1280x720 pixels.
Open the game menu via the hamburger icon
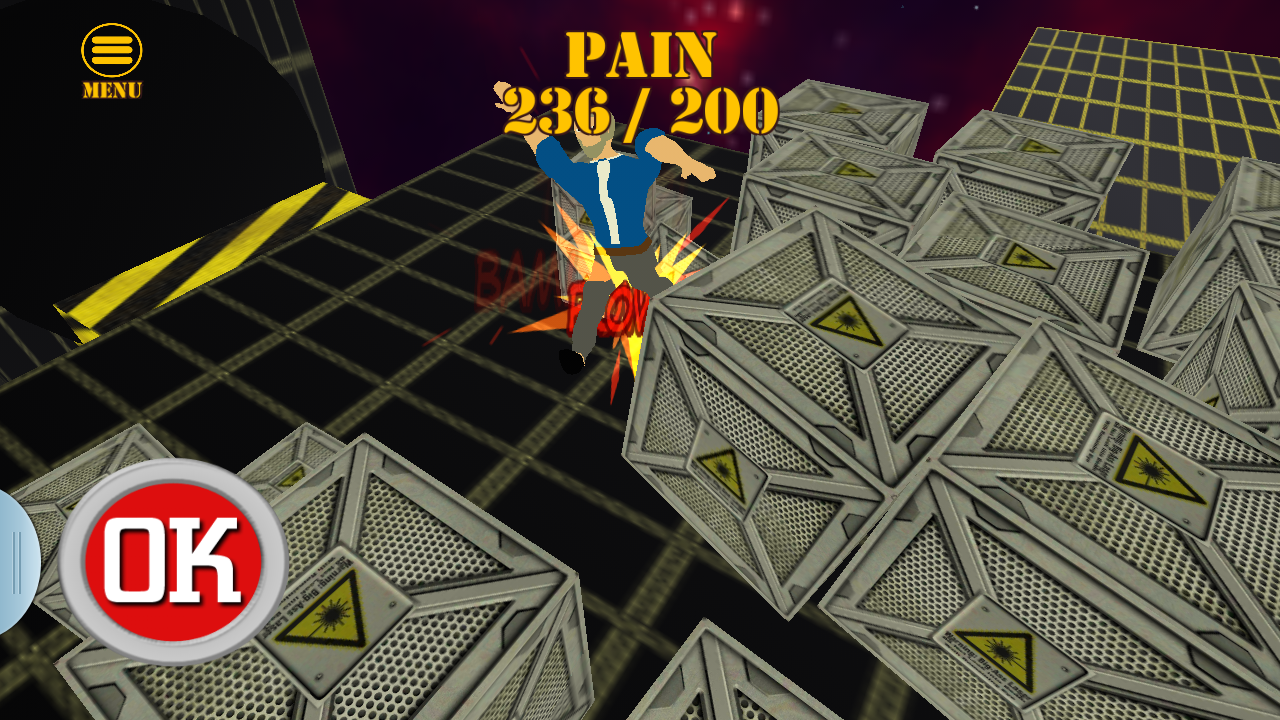110,48
